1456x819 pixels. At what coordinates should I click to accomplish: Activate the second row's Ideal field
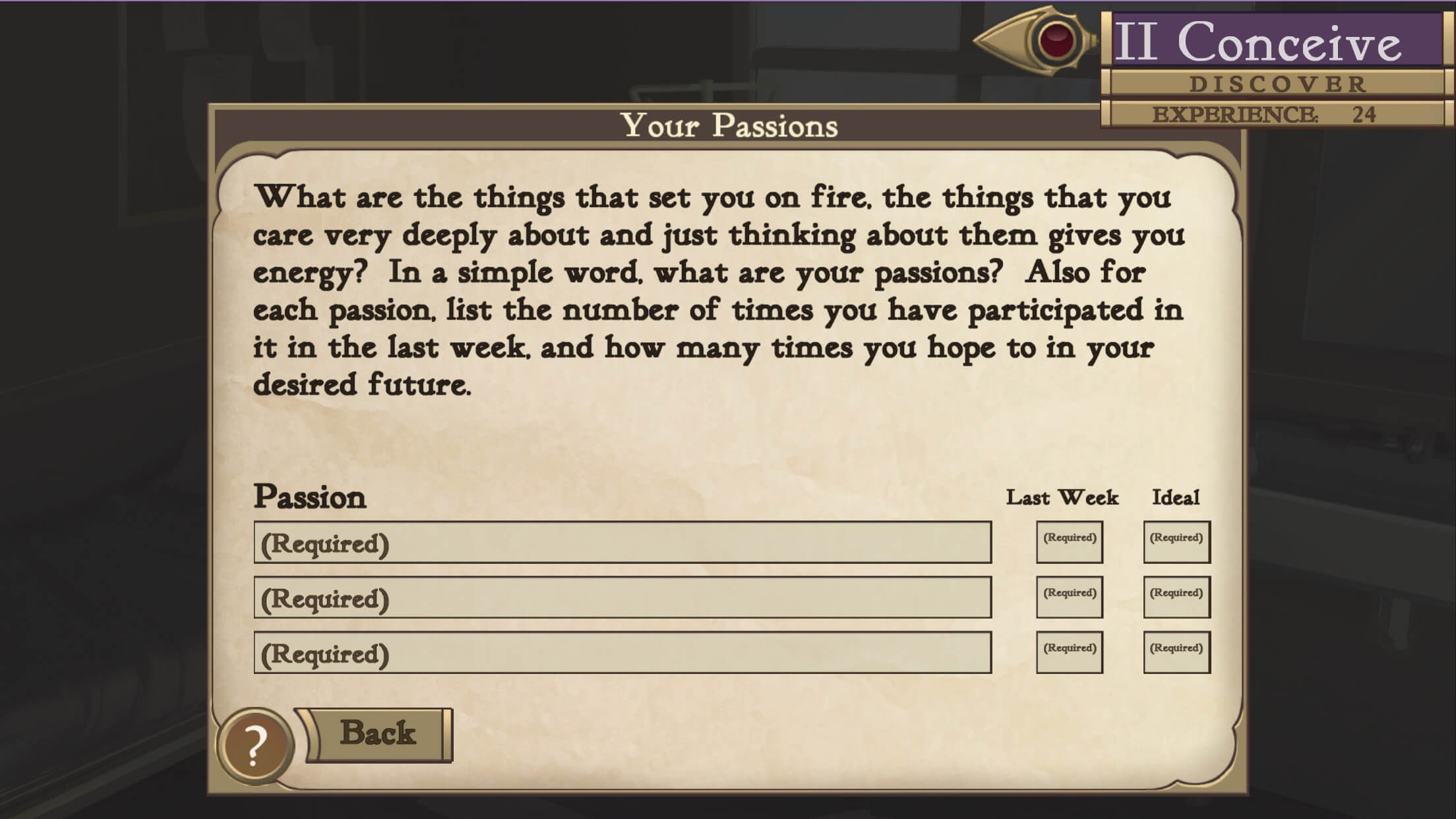click(1176, 597)
